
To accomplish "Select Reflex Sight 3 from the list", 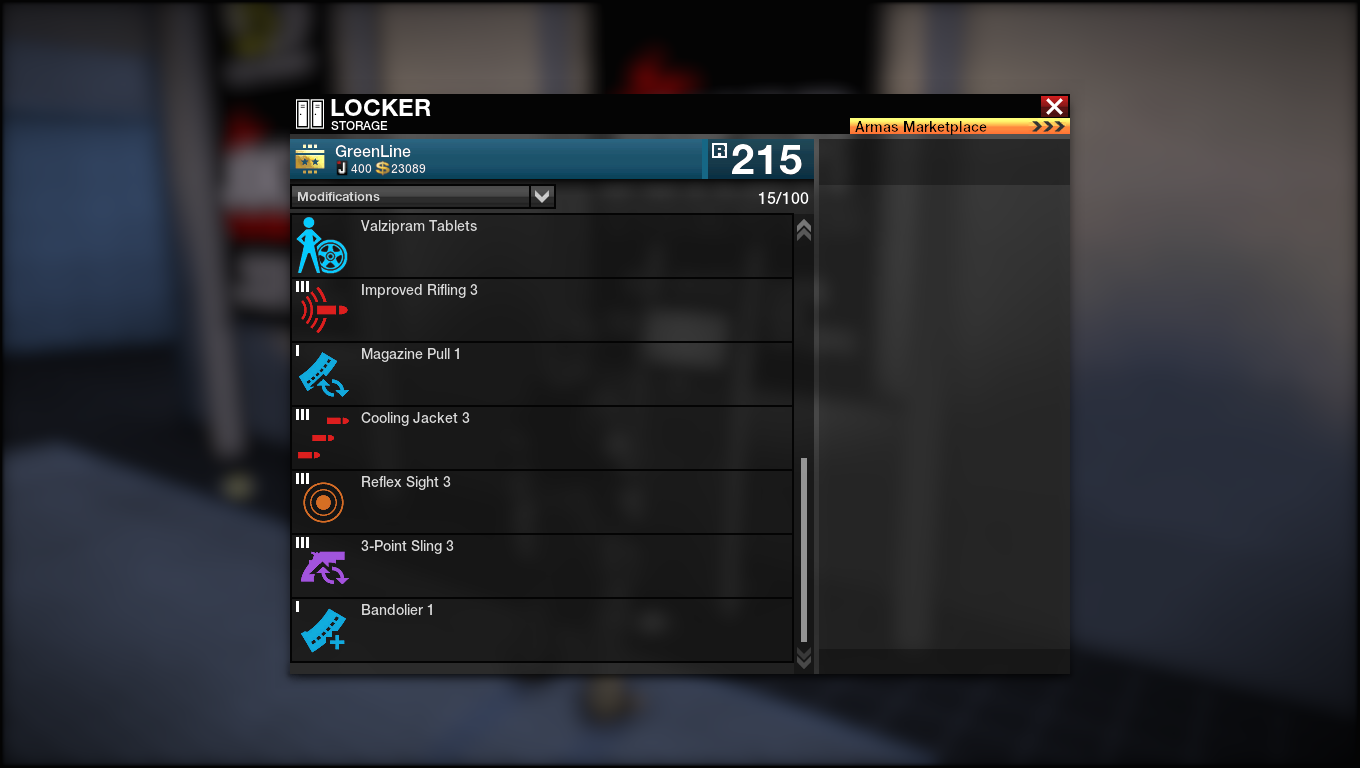I will click(541, 502).
